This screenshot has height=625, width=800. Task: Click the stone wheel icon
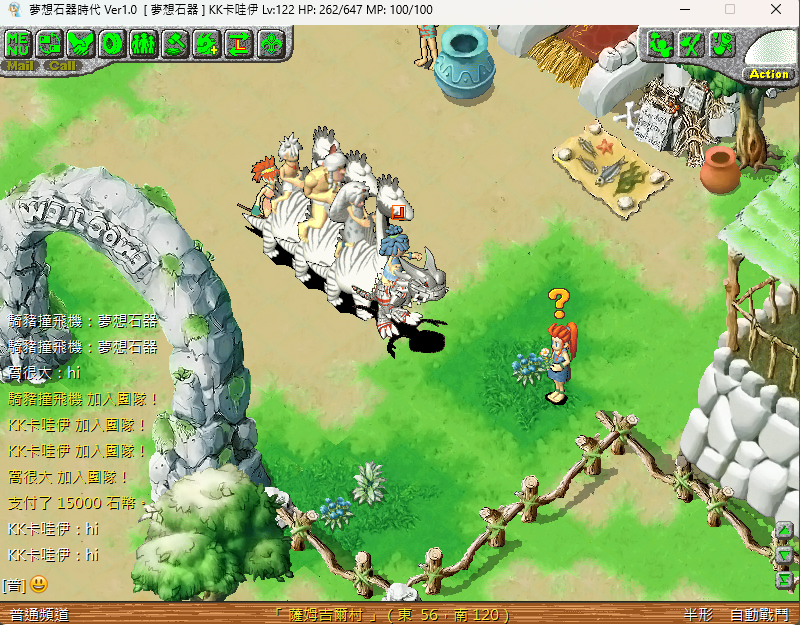[113, 44]
